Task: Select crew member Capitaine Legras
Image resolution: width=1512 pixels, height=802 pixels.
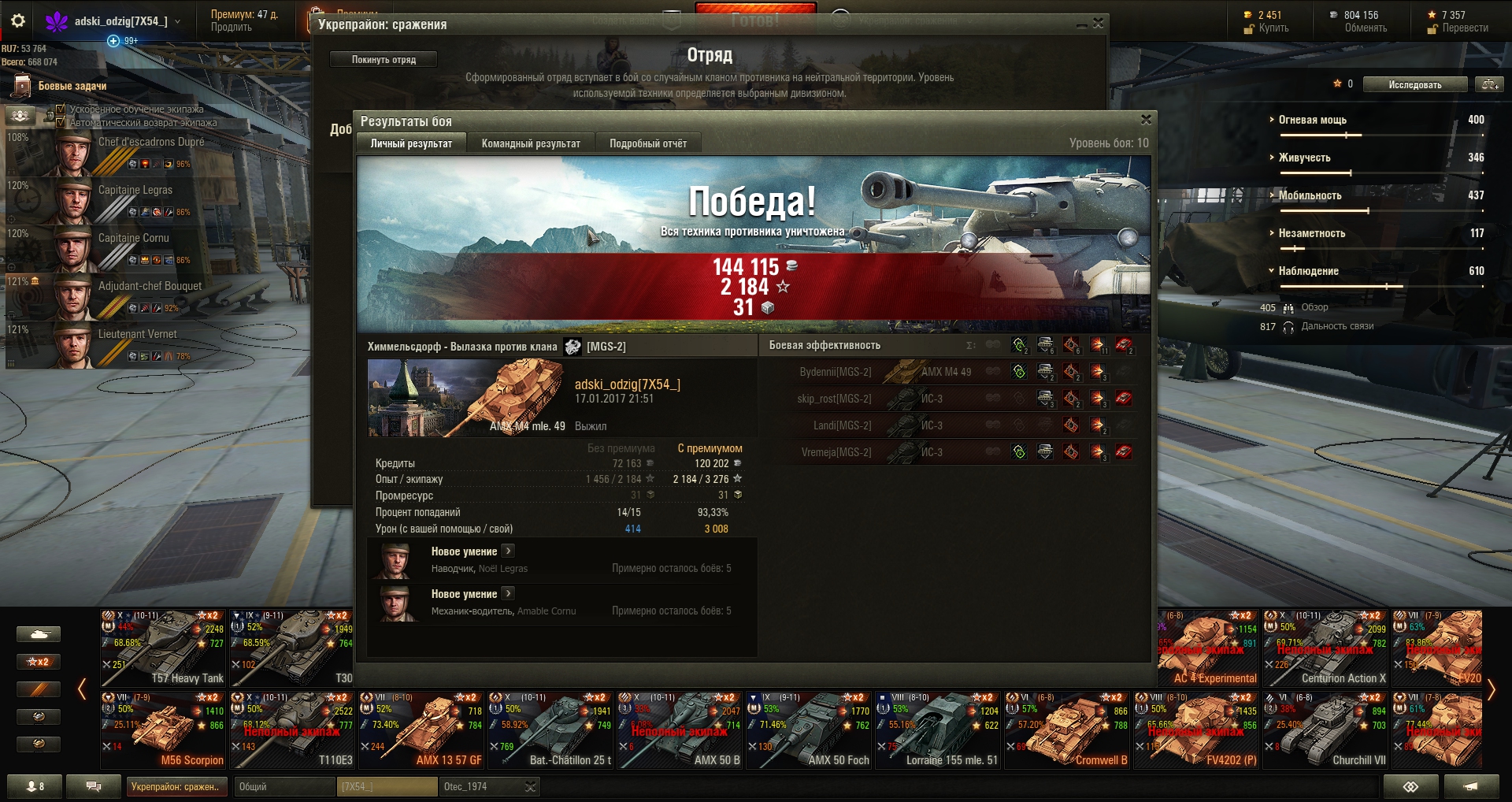Action: 135,190
